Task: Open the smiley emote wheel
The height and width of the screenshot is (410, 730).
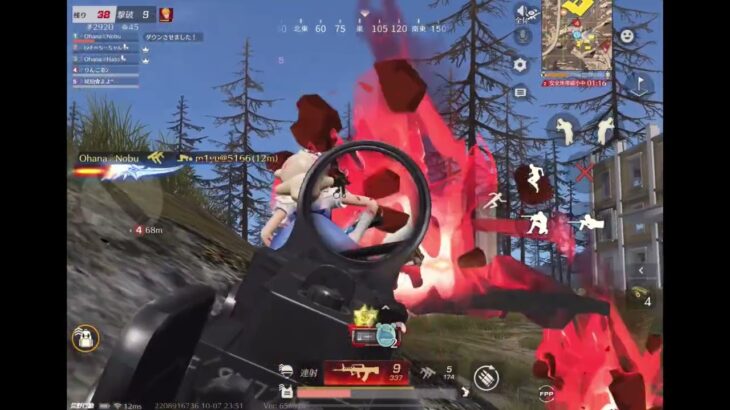Action: [x=627, y=36]
